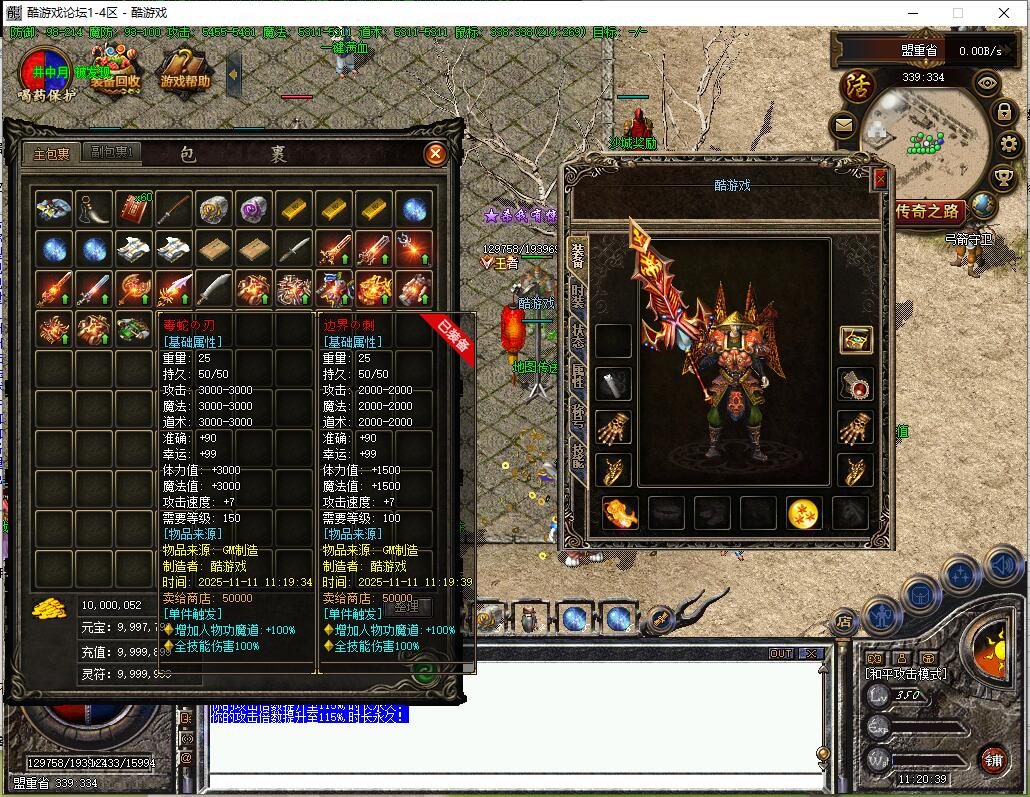Select the red book stack x60
This screenshot has width=1030, height=797.
click(133, 209)
